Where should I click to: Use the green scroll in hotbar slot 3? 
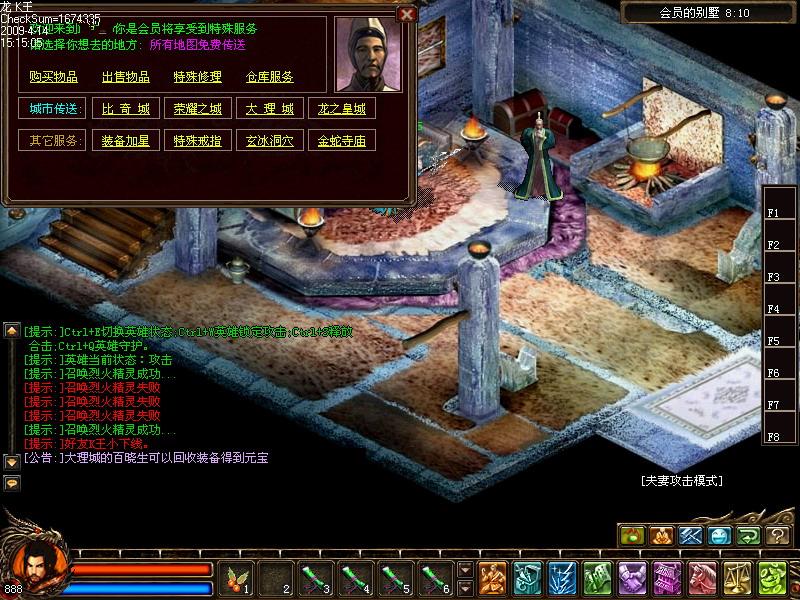318,579
